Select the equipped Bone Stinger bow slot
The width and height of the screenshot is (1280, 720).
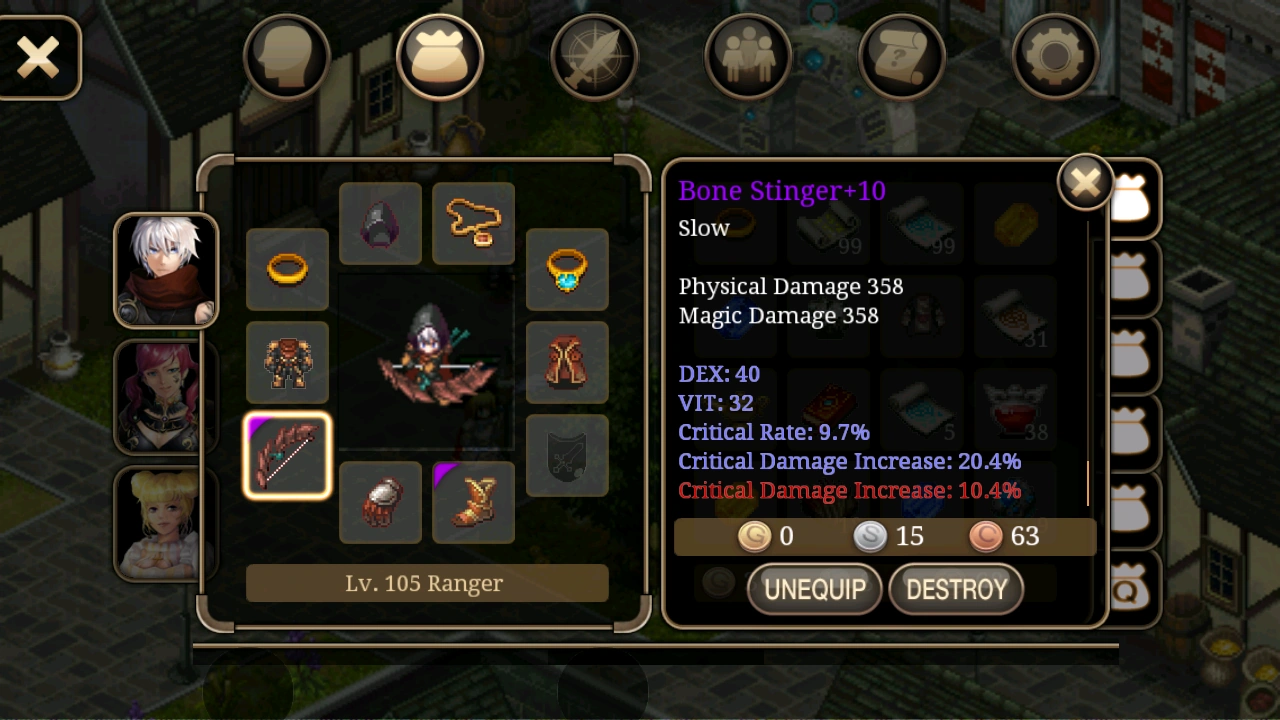point(286,456)
